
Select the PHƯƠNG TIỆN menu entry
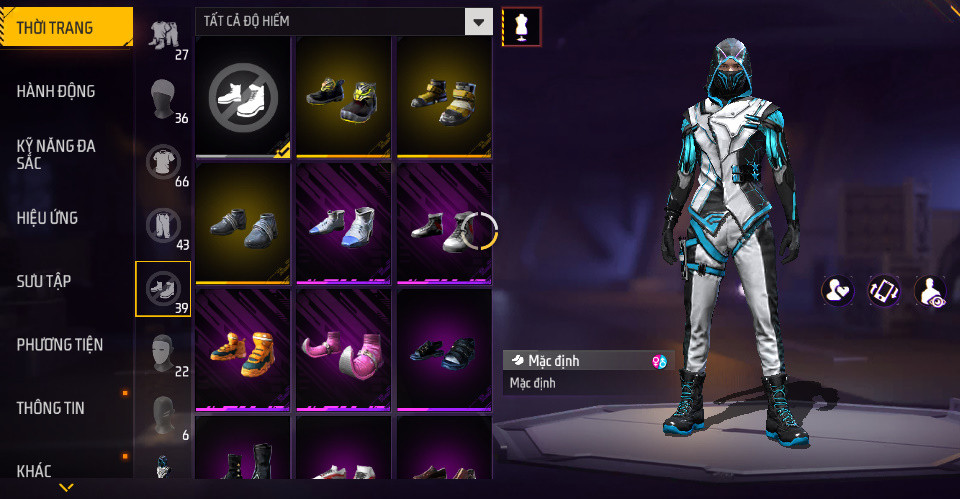[60, 345]
